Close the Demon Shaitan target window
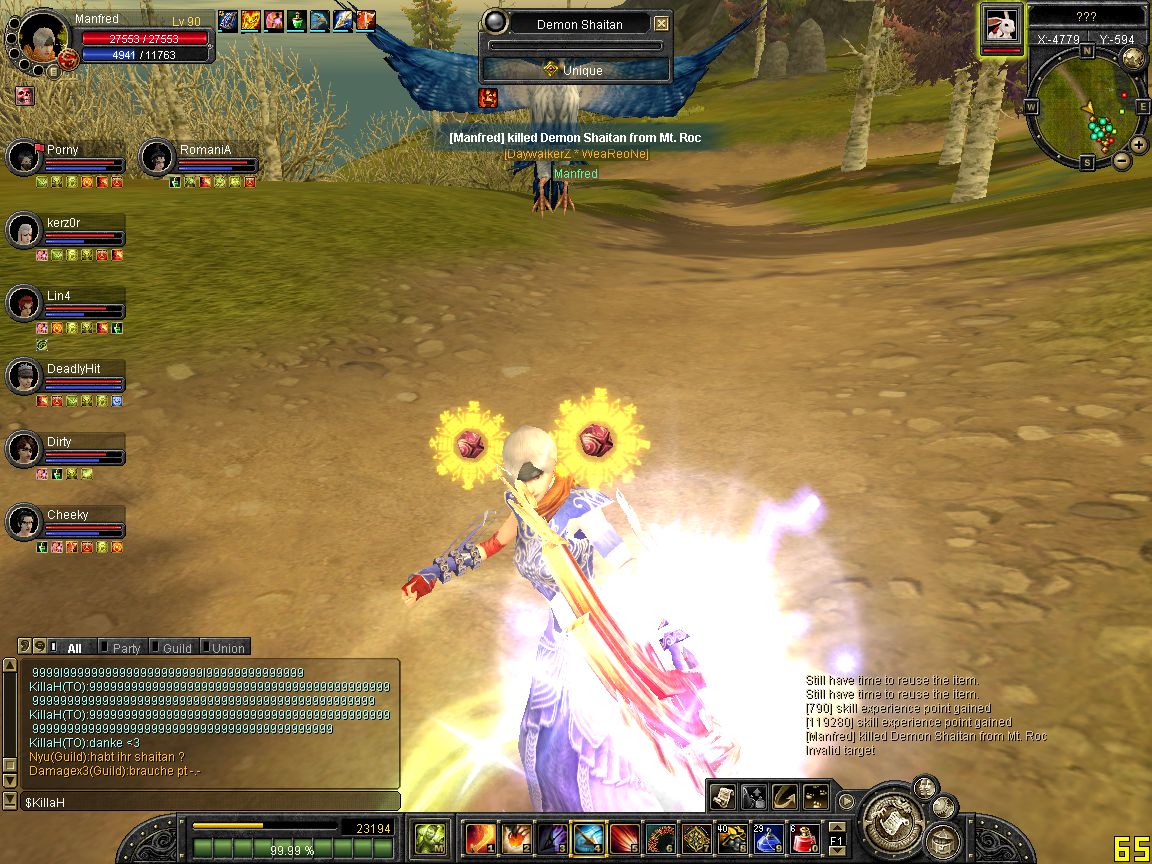This screenshot has height=864, width=1152. coord(661,24)
